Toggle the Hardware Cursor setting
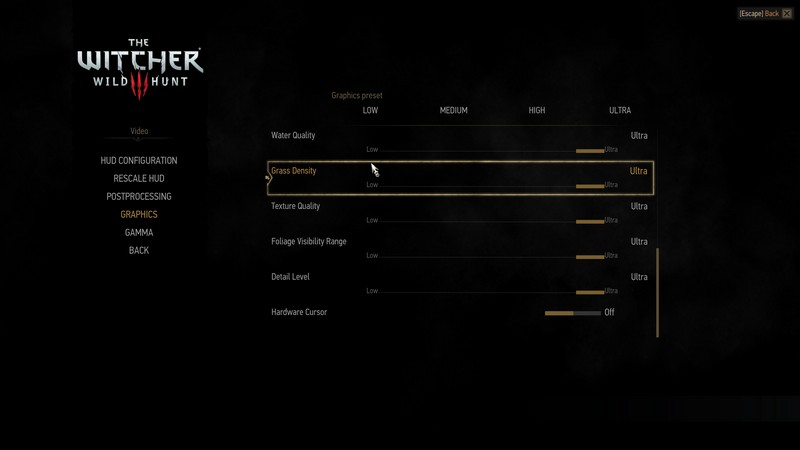This screenshot has height=450, width=800. pos(573,313)
